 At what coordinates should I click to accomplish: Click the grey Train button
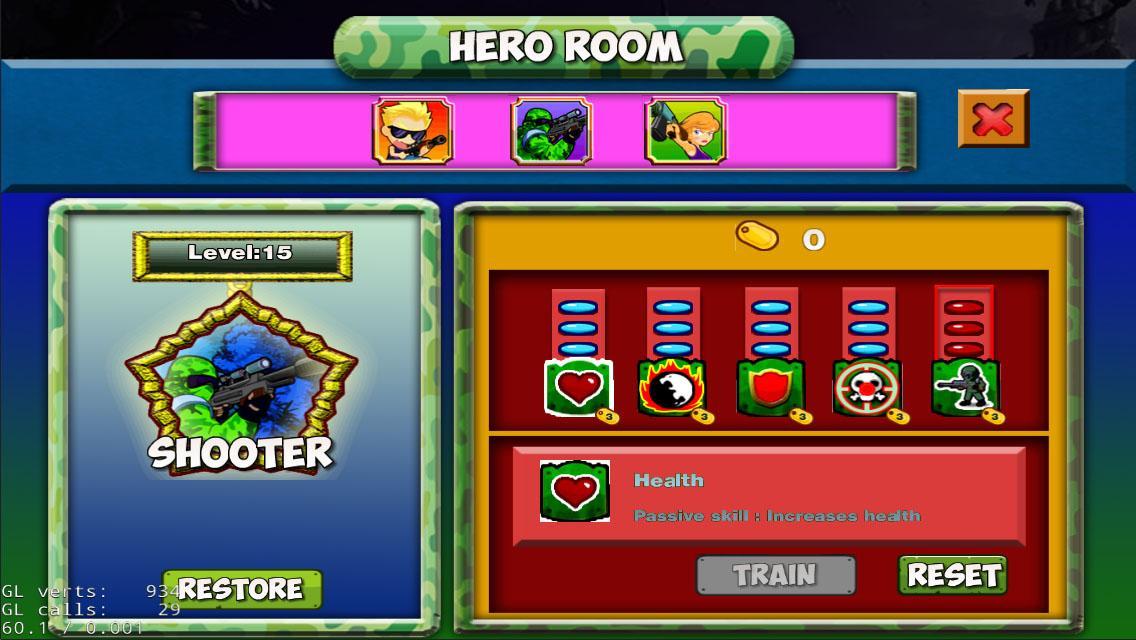point(775,575)
